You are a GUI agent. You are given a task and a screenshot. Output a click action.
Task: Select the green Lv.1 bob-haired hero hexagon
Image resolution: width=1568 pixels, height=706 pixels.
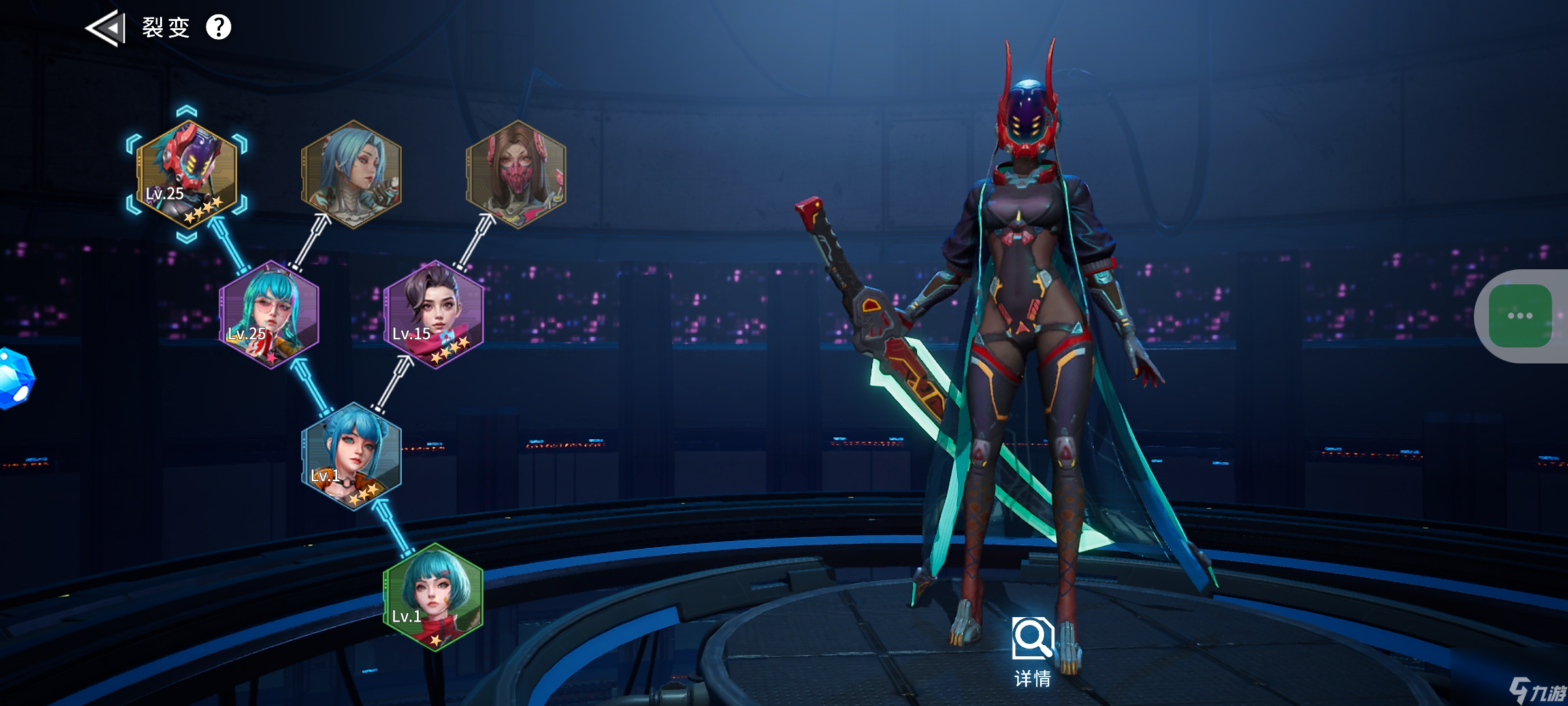pyautogui.click(x=434, y=597)
